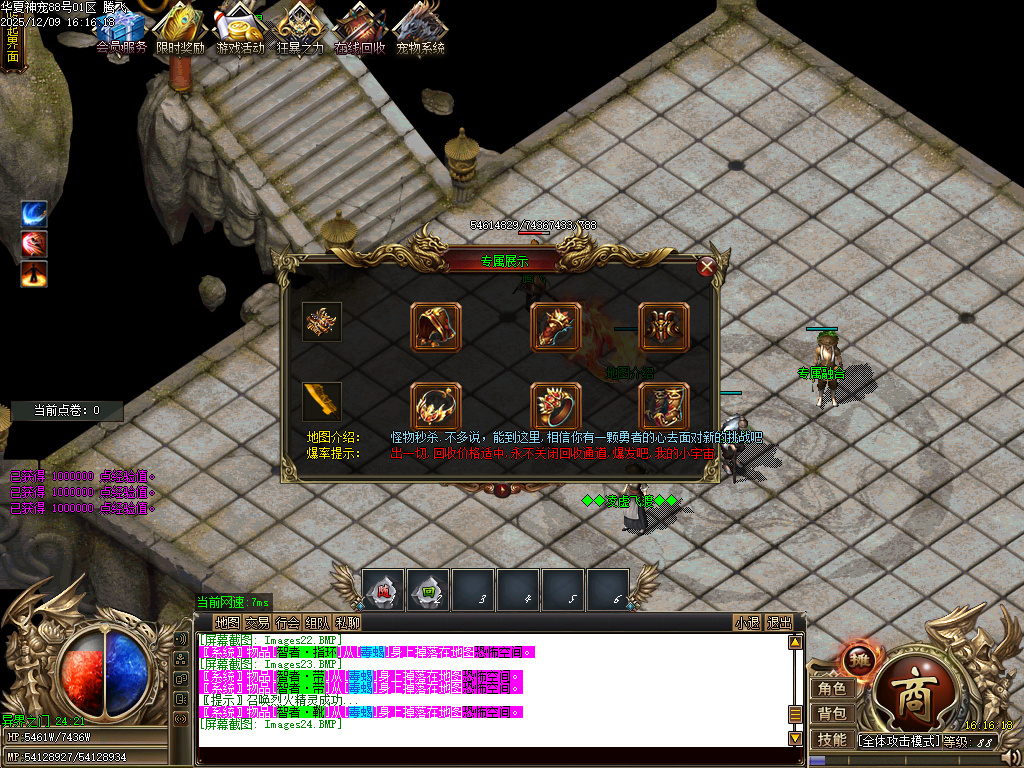Select the golden blade weapon slot
The width and height of the screenshot is (1024, 768).
(x=322, y=401)
